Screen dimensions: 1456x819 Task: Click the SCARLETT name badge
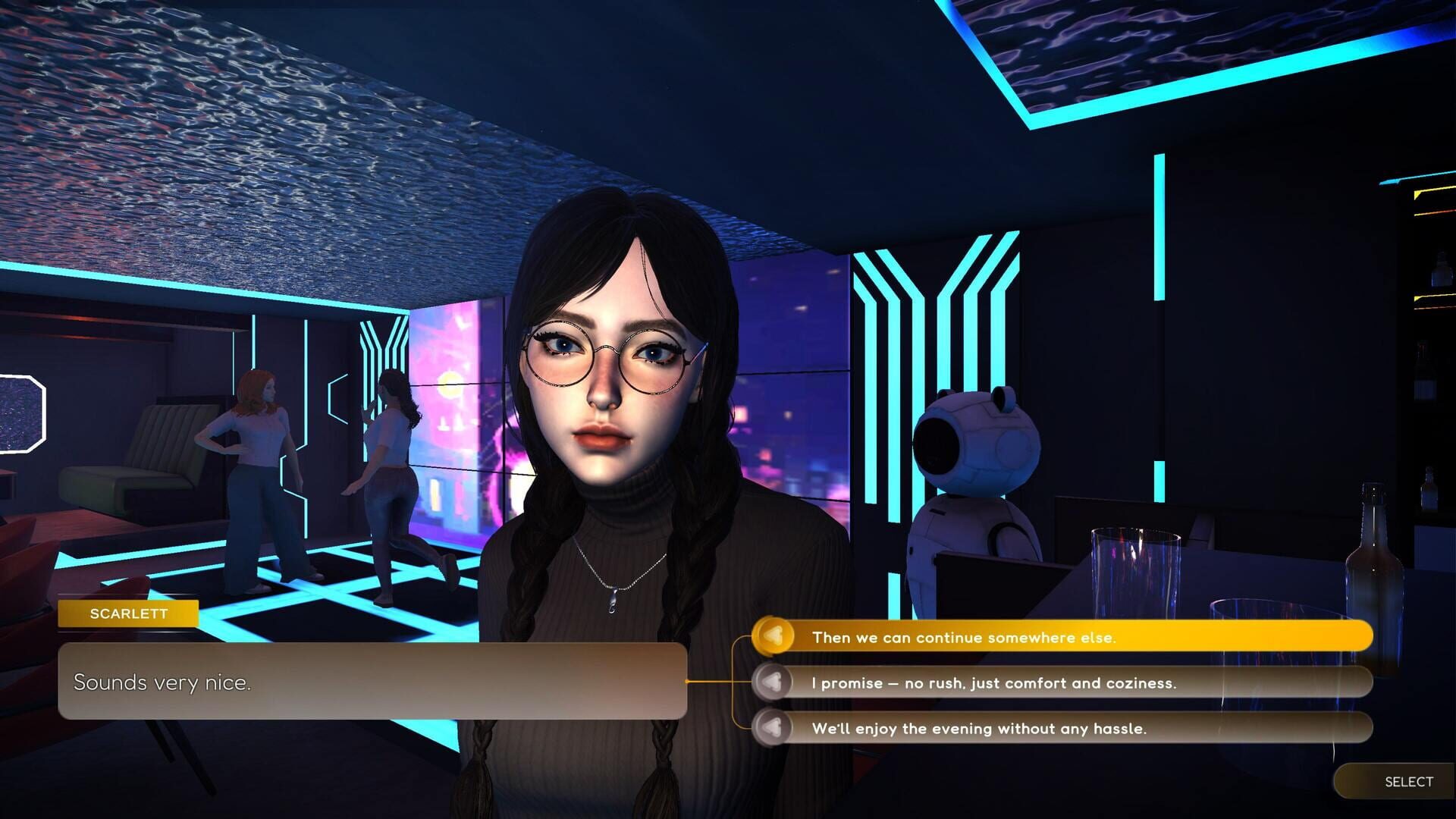(129, 613)
